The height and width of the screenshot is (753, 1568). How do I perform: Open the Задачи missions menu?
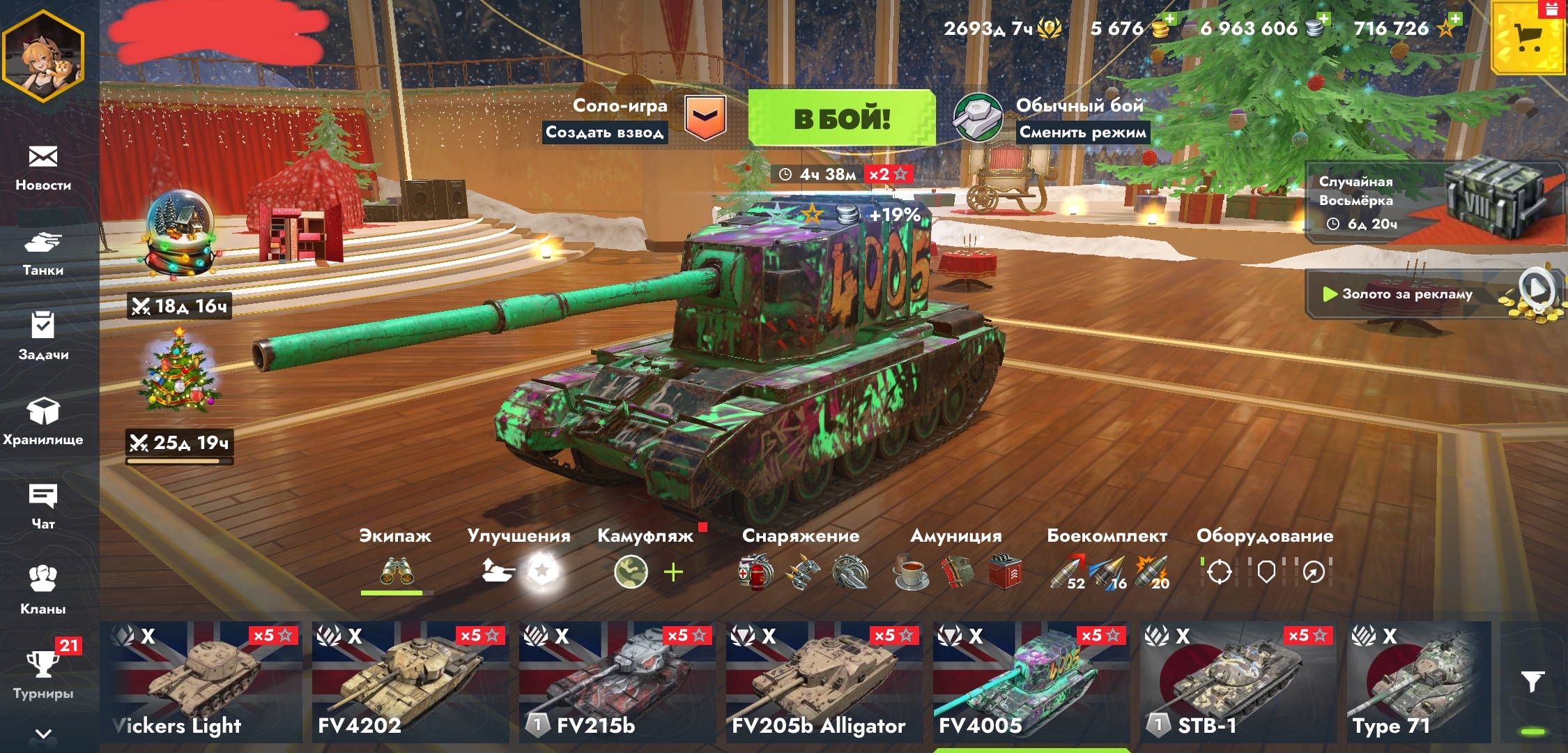[43, 336]
